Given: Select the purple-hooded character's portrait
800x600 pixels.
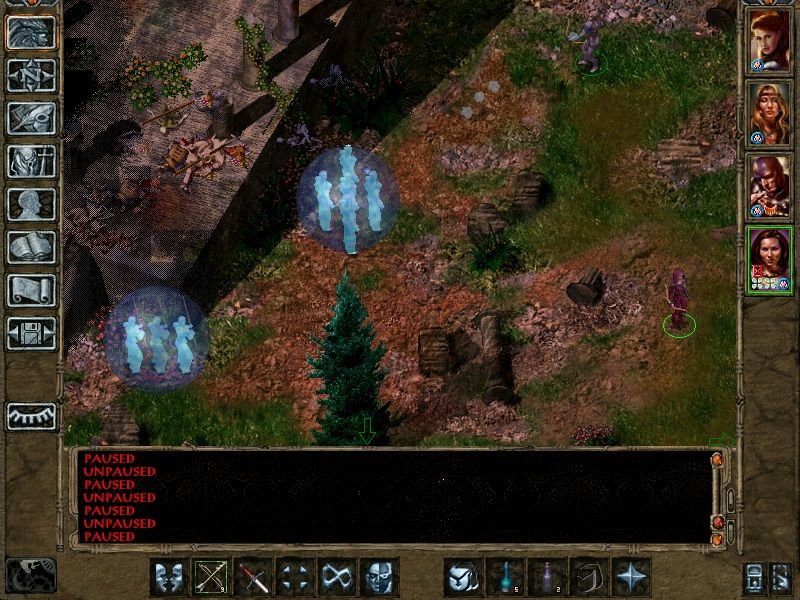Looking at the screenshot, I should tap(769, 186).
